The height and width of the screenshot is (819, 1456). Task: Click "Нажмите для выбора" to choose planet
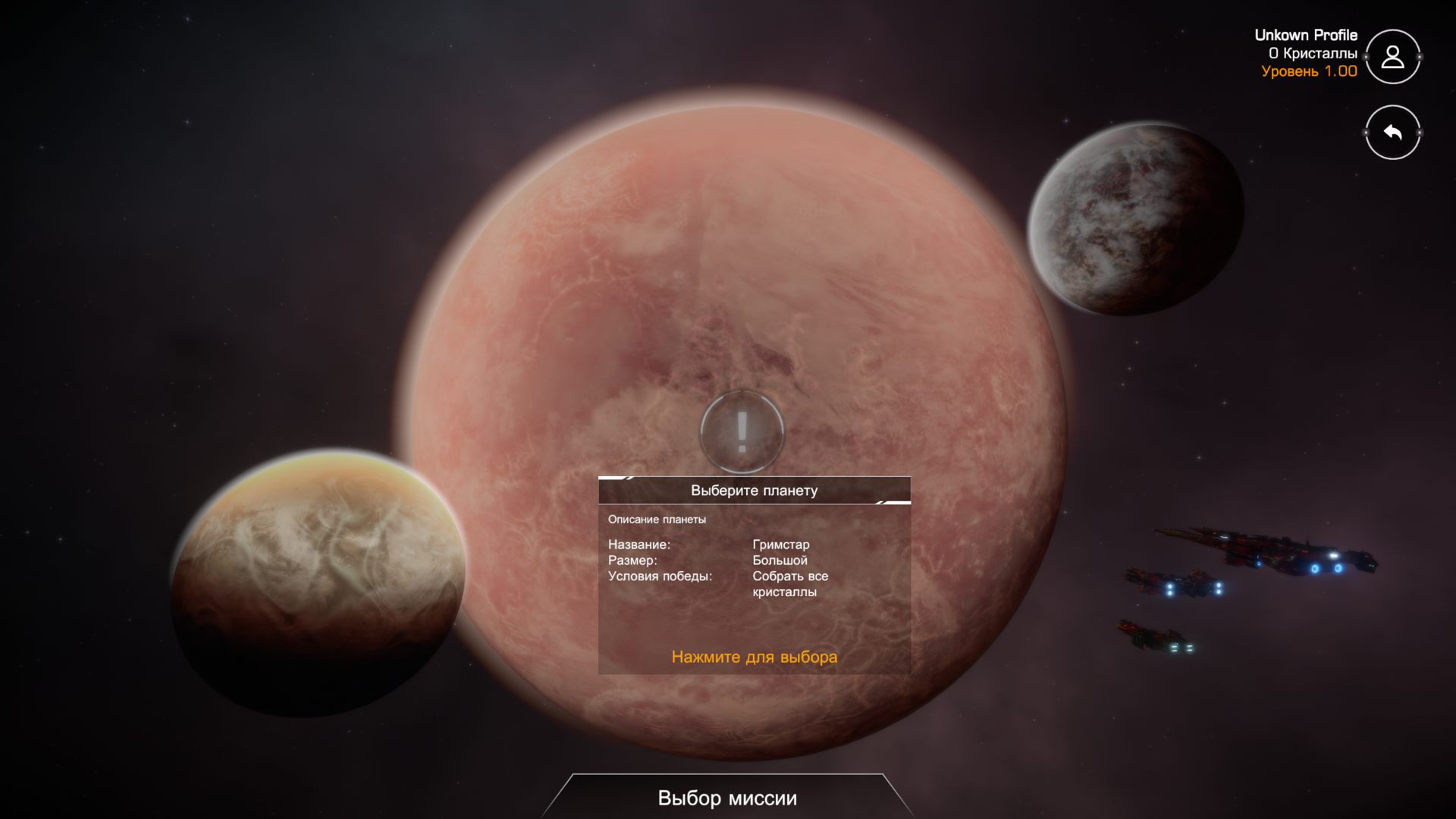(754, 657)
